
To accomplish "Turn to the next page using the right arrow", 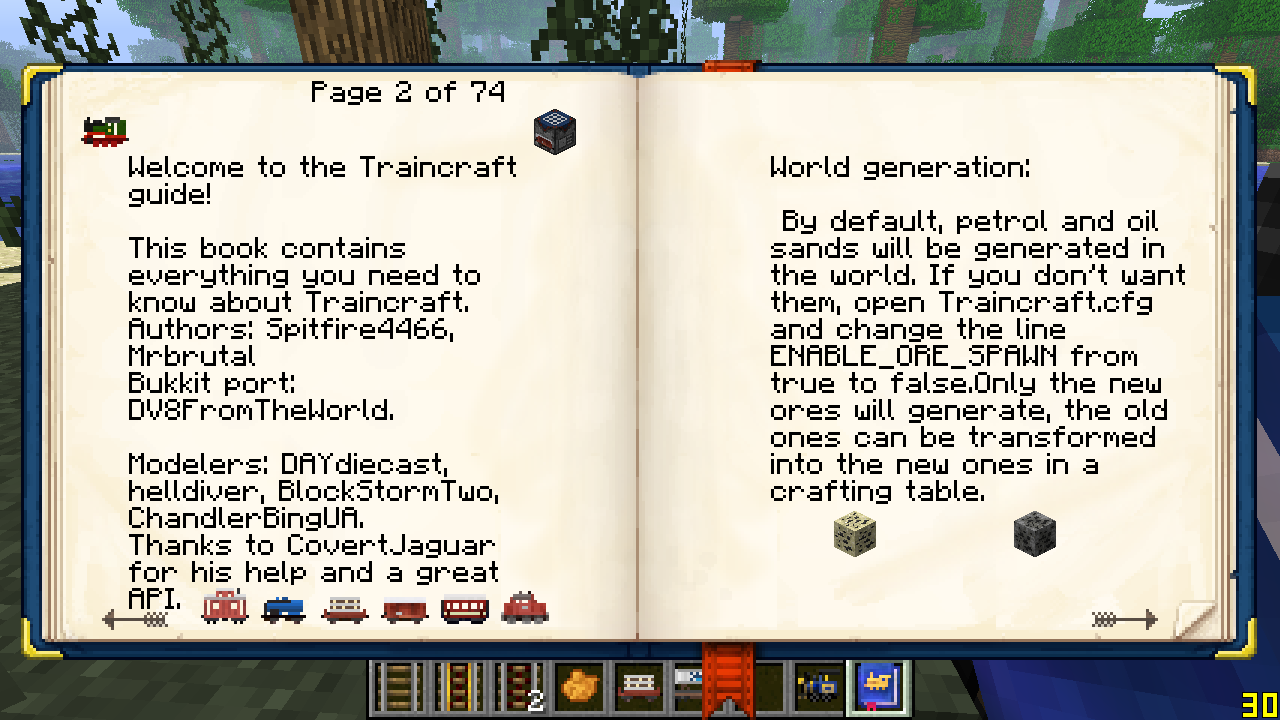I will 1124,620.
